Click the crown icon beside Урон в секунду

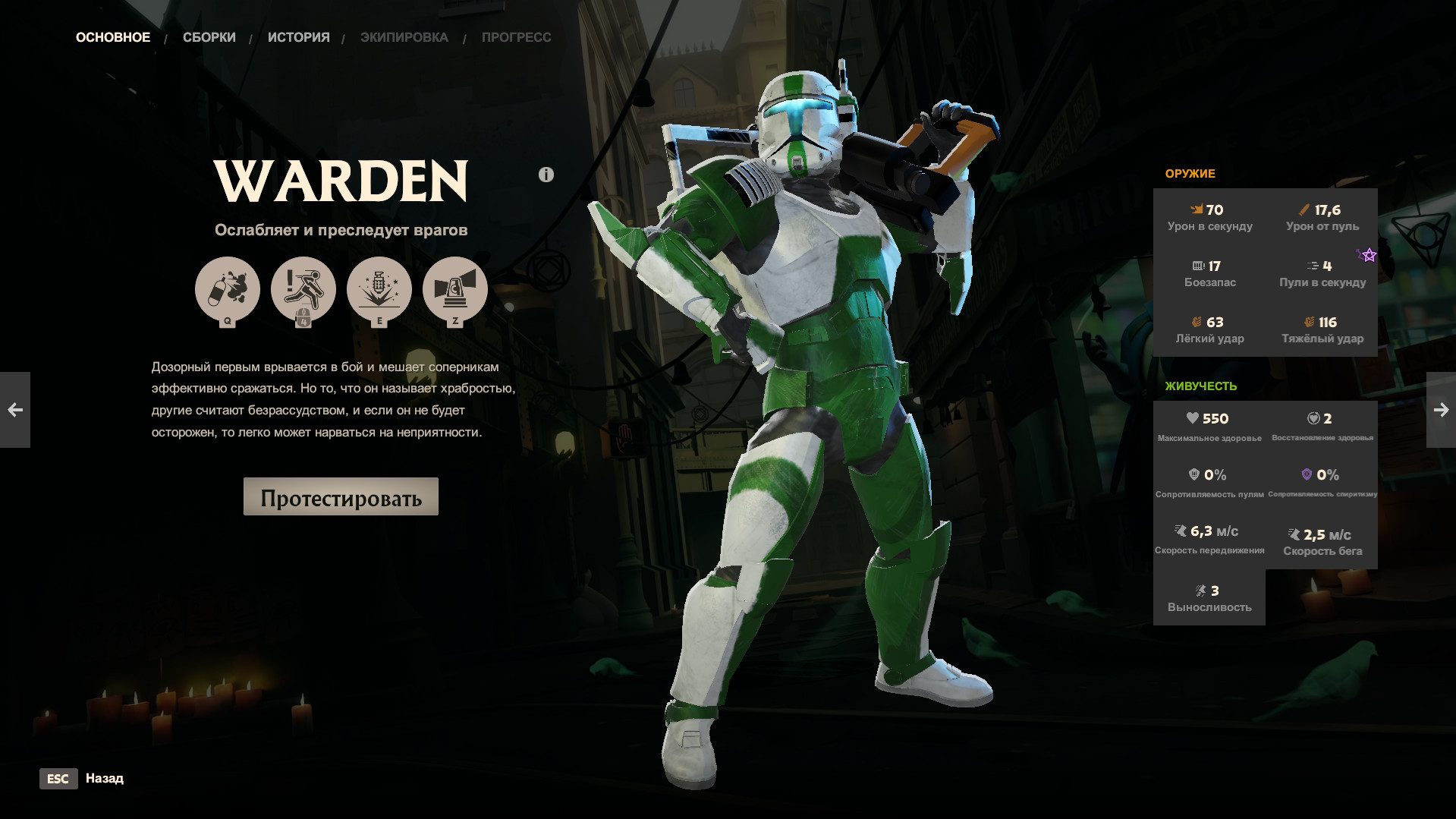tap(1198, 209)
